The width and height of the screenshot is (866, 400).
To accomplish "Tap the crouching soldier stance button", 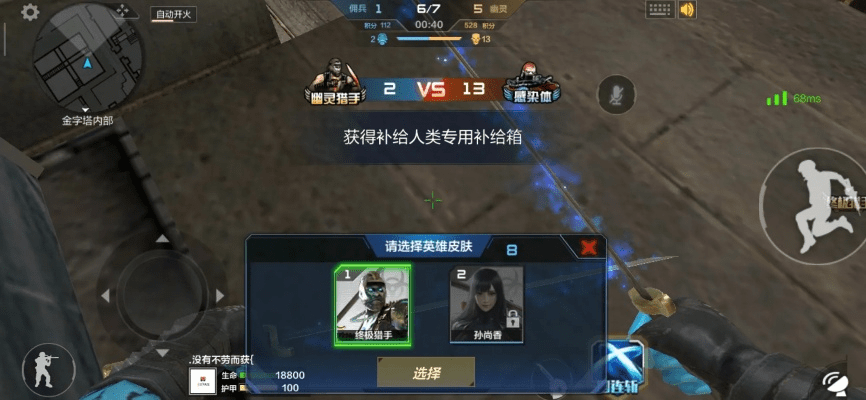I will click(43, 368).
